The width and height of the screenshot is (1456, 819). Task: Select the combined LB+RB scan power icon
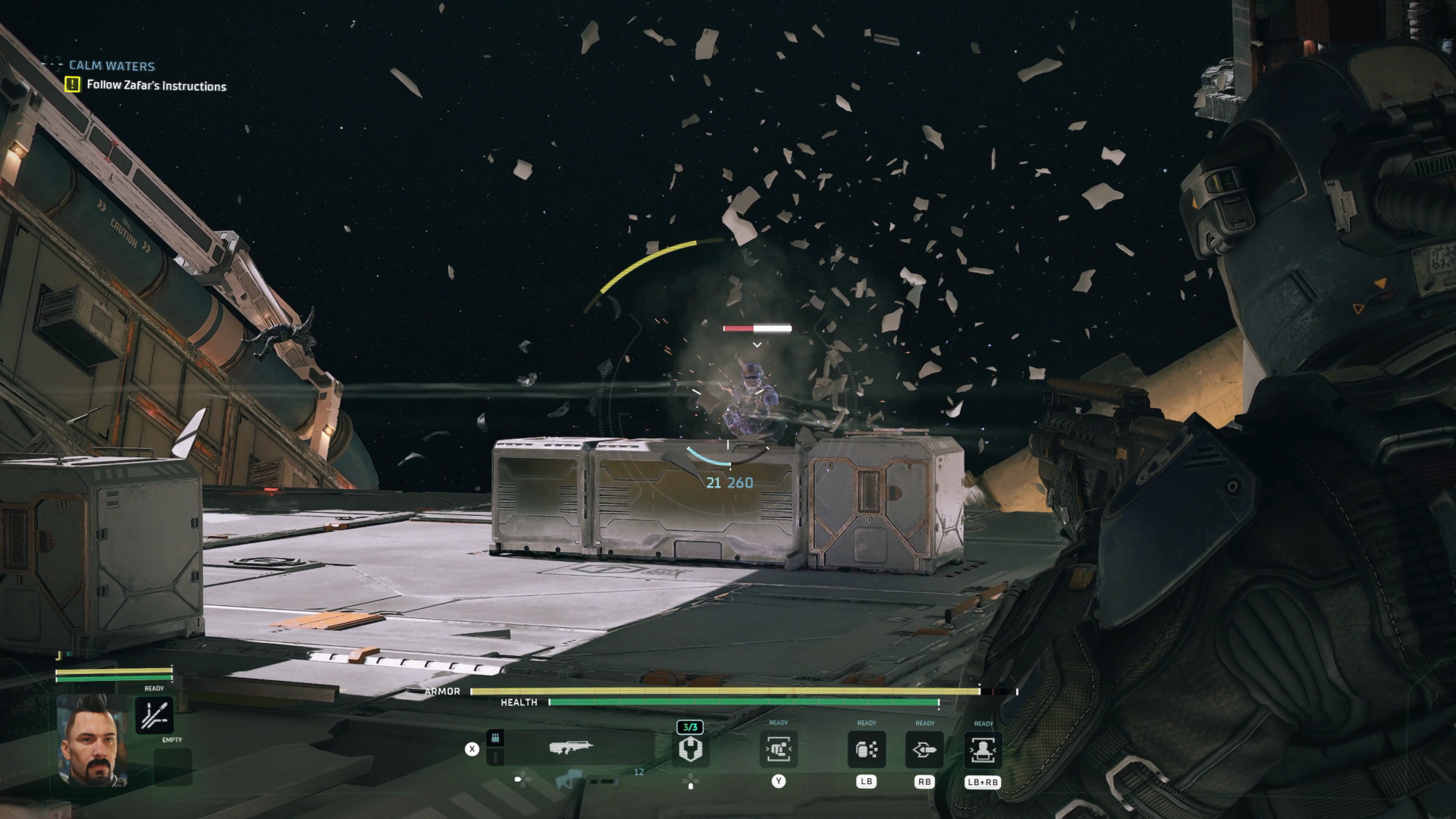[984, 748]
